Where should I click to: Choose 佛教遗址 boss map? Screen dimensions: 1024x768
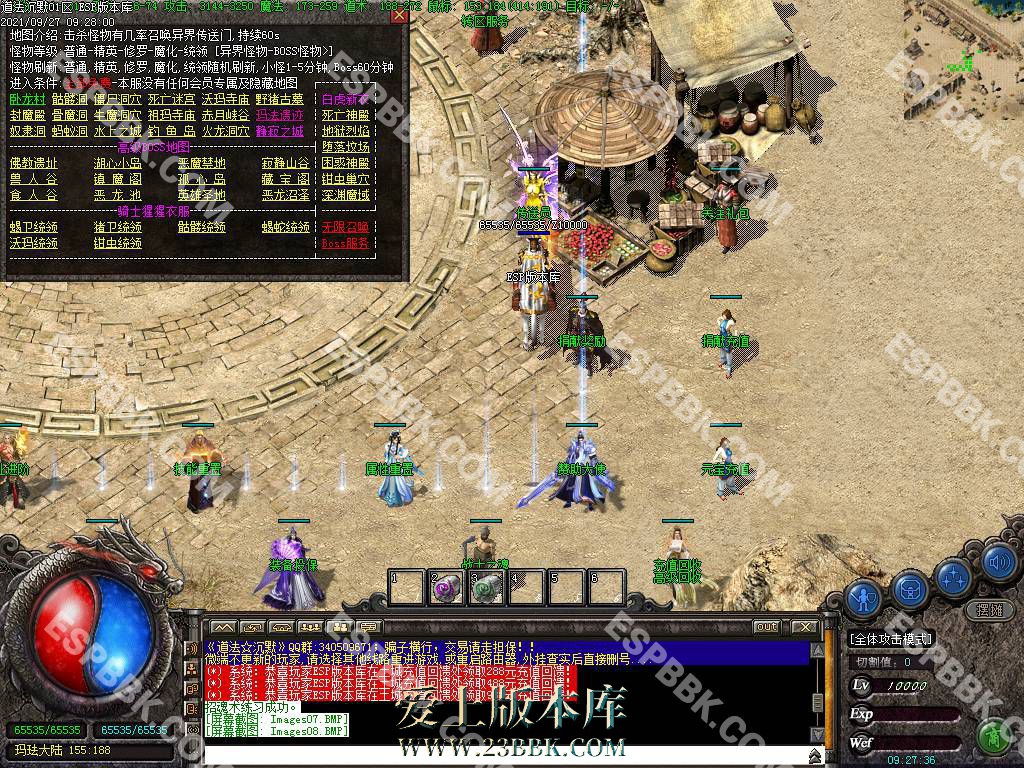[34, 163]
